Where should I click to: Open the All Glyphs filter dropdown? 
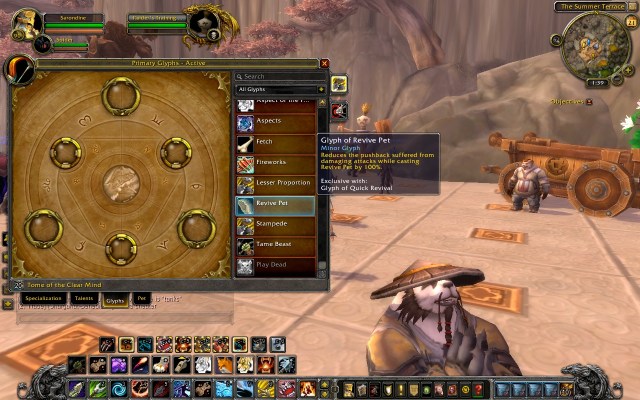pos(280,90)
